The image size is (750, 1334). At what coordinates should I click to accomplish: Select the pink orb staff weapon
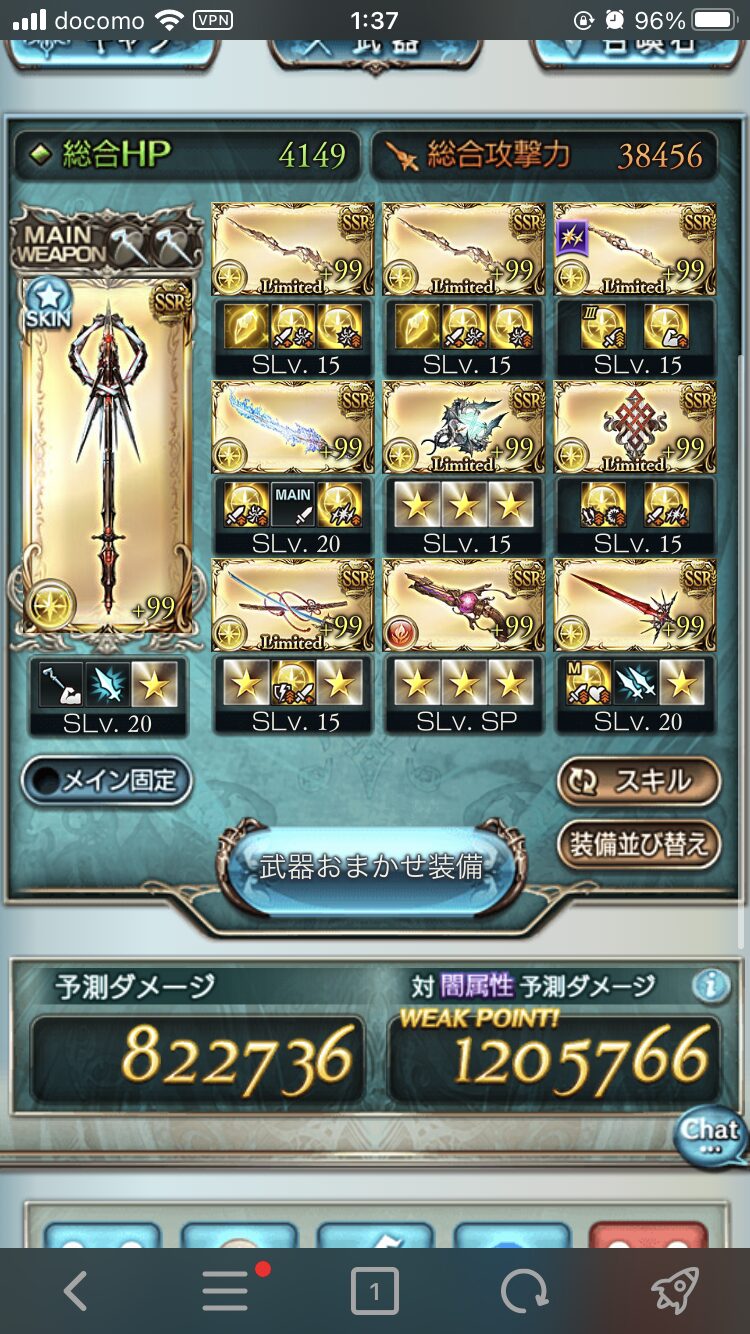tap(464, 605)
